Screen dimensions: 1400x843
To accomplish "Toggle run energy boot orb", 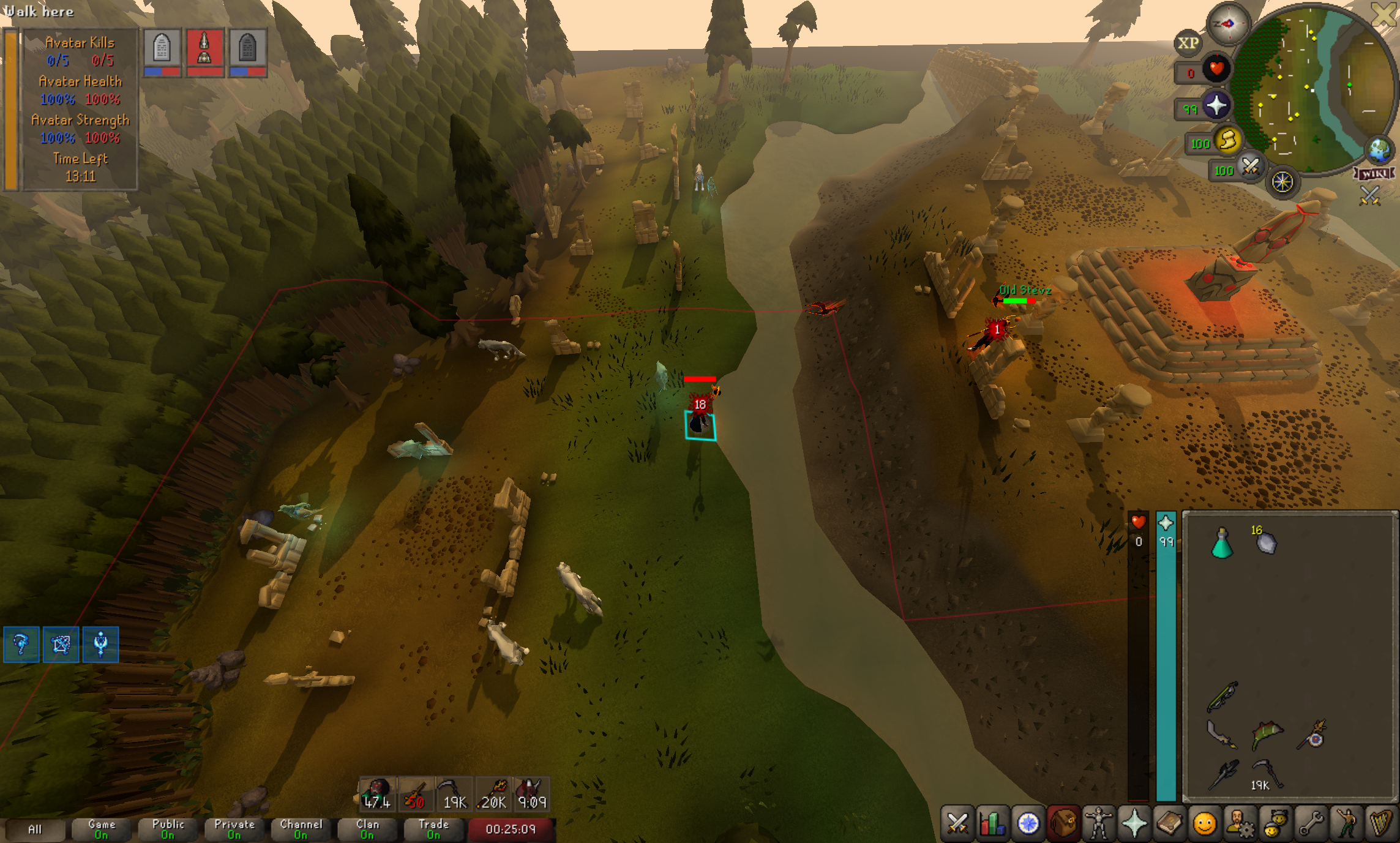I will [1227, 141].
